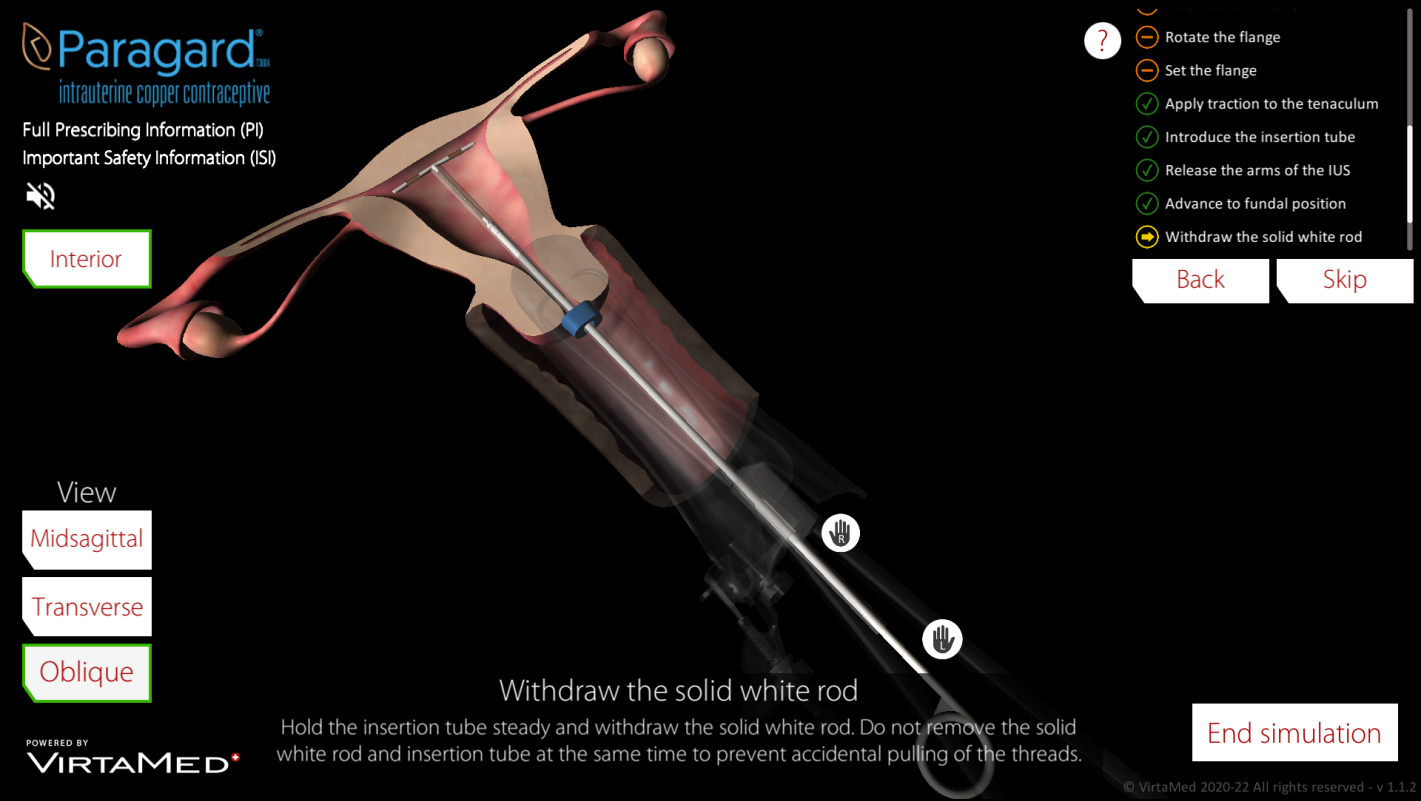1421x801 pixels.
Task: Open the Interior view tab
Action: [86, 258]
